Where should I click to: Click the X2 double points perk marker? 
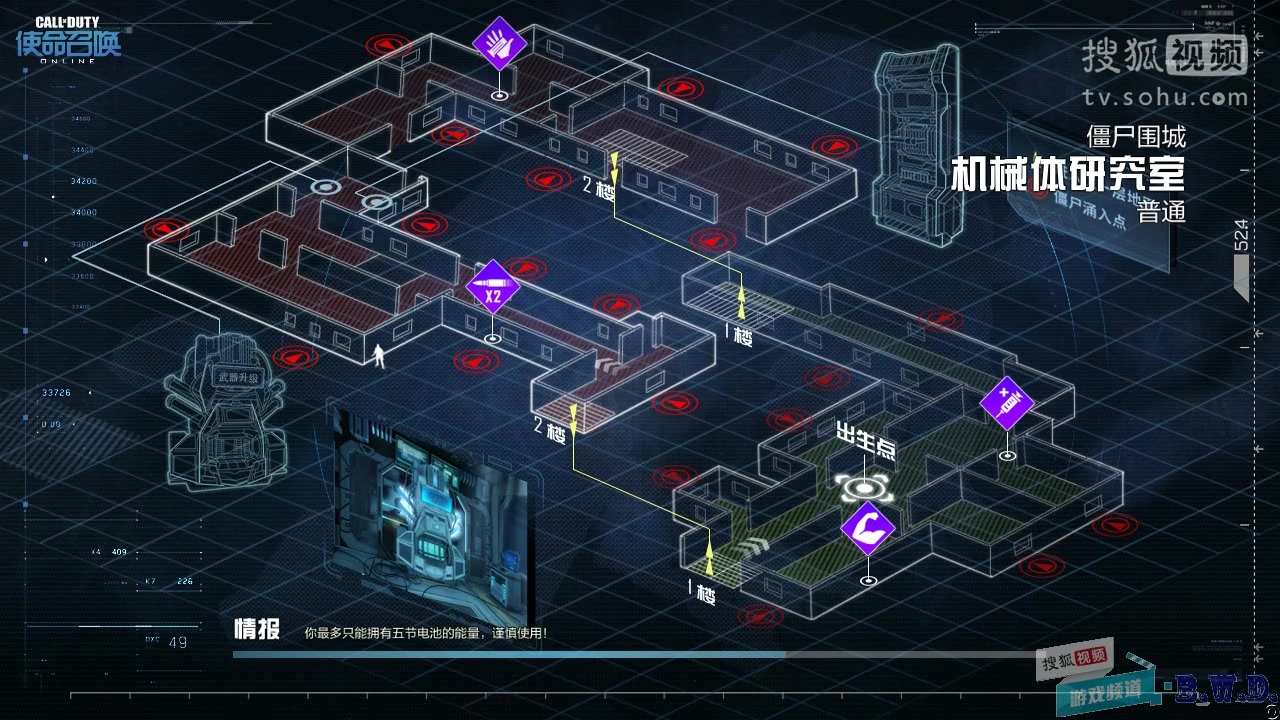pyautogui.click(x=492, y=285)
